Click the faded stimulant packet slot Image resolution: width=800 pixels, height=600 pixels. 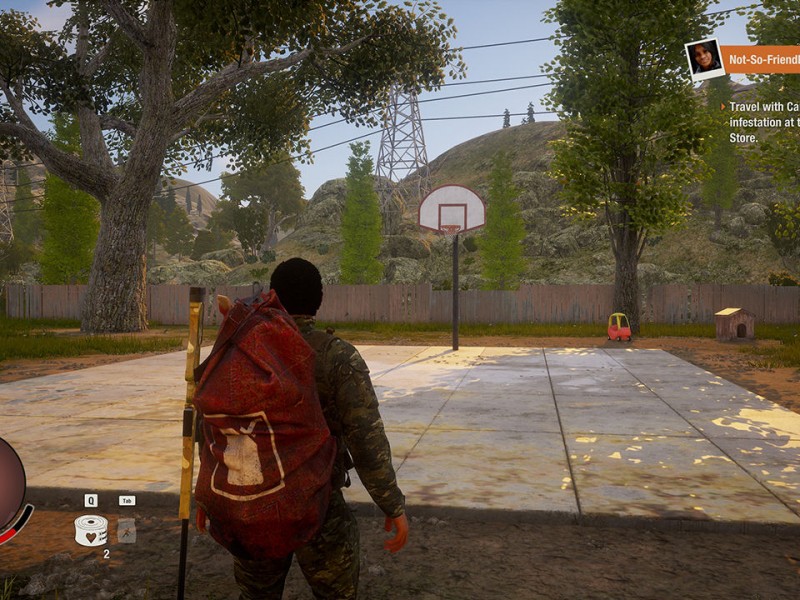point(126,530)
